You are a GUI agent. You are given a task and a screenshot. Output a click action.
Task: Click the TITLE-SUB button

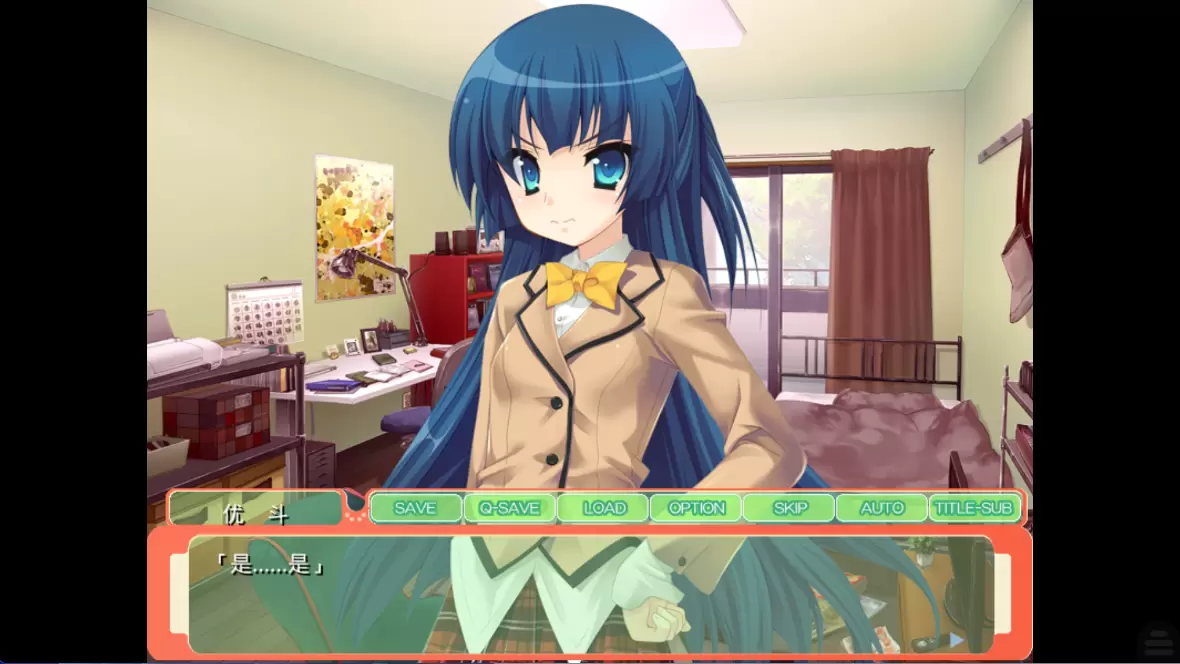pos(974,508)
